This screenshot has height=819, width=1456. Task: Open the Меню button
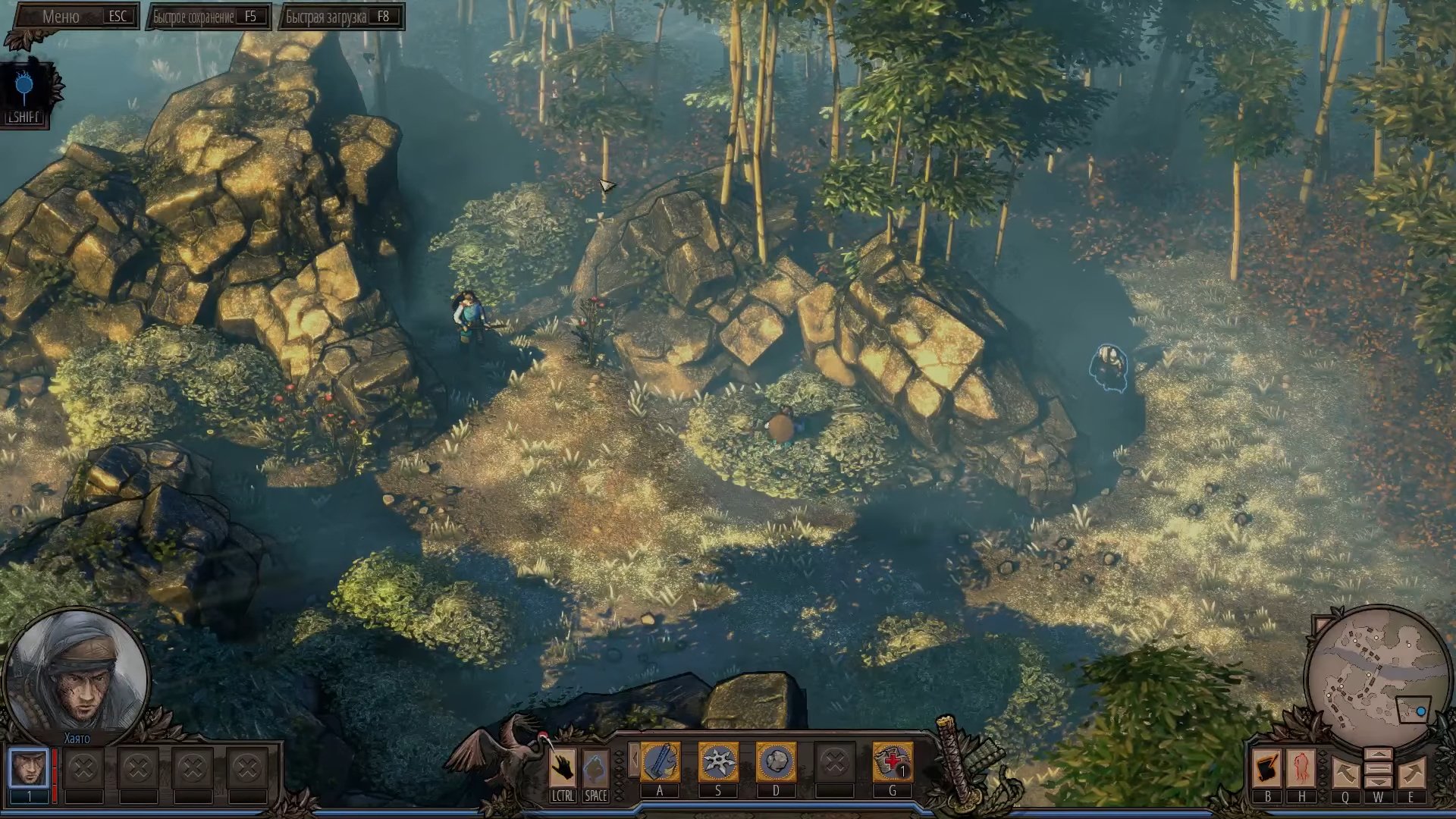[x=74, y=17]
